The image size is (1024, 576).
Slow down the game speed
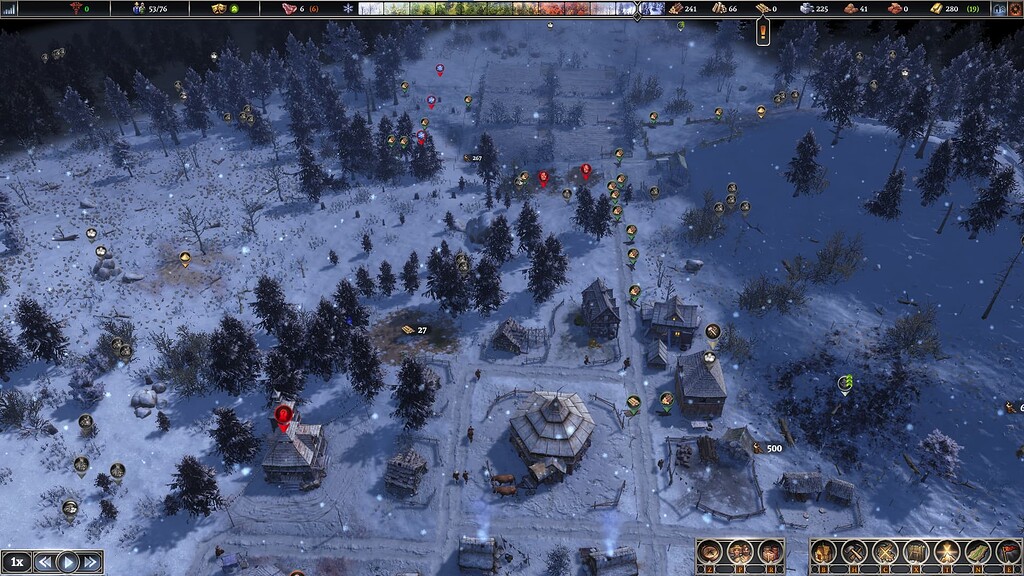(44, 562)
